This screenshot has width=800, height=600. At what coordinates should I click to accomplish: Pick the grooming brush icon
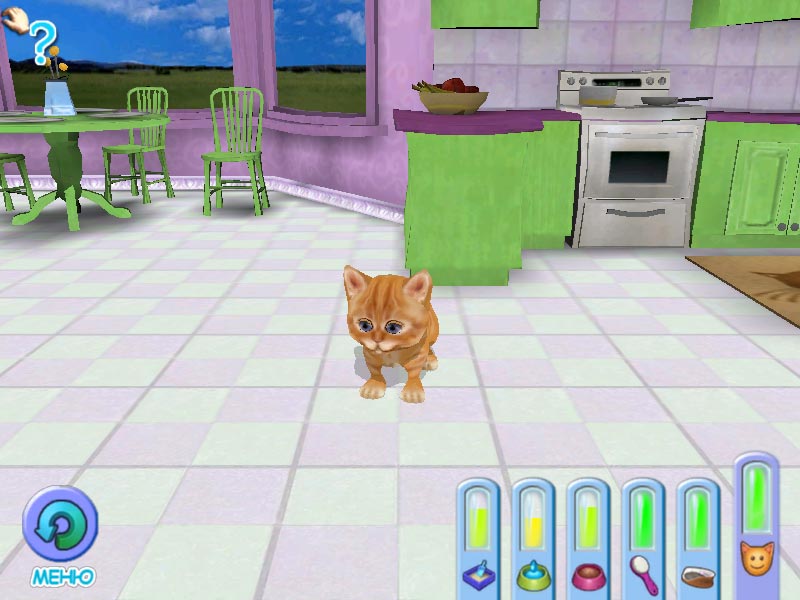642,573
